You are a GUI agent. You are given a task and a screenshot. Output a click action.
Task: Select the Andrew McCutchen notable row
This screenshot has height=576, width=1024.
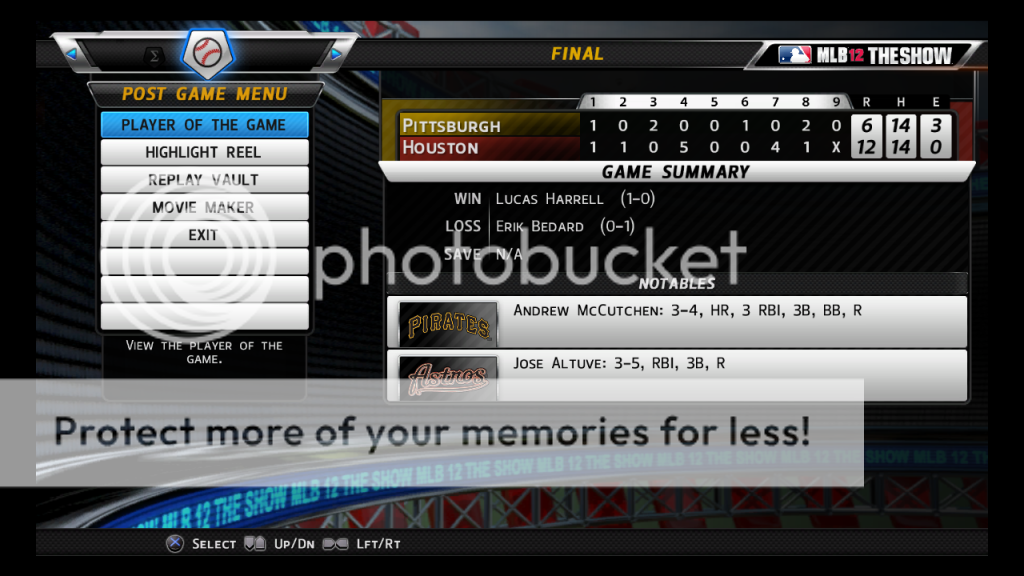[677, 322]
